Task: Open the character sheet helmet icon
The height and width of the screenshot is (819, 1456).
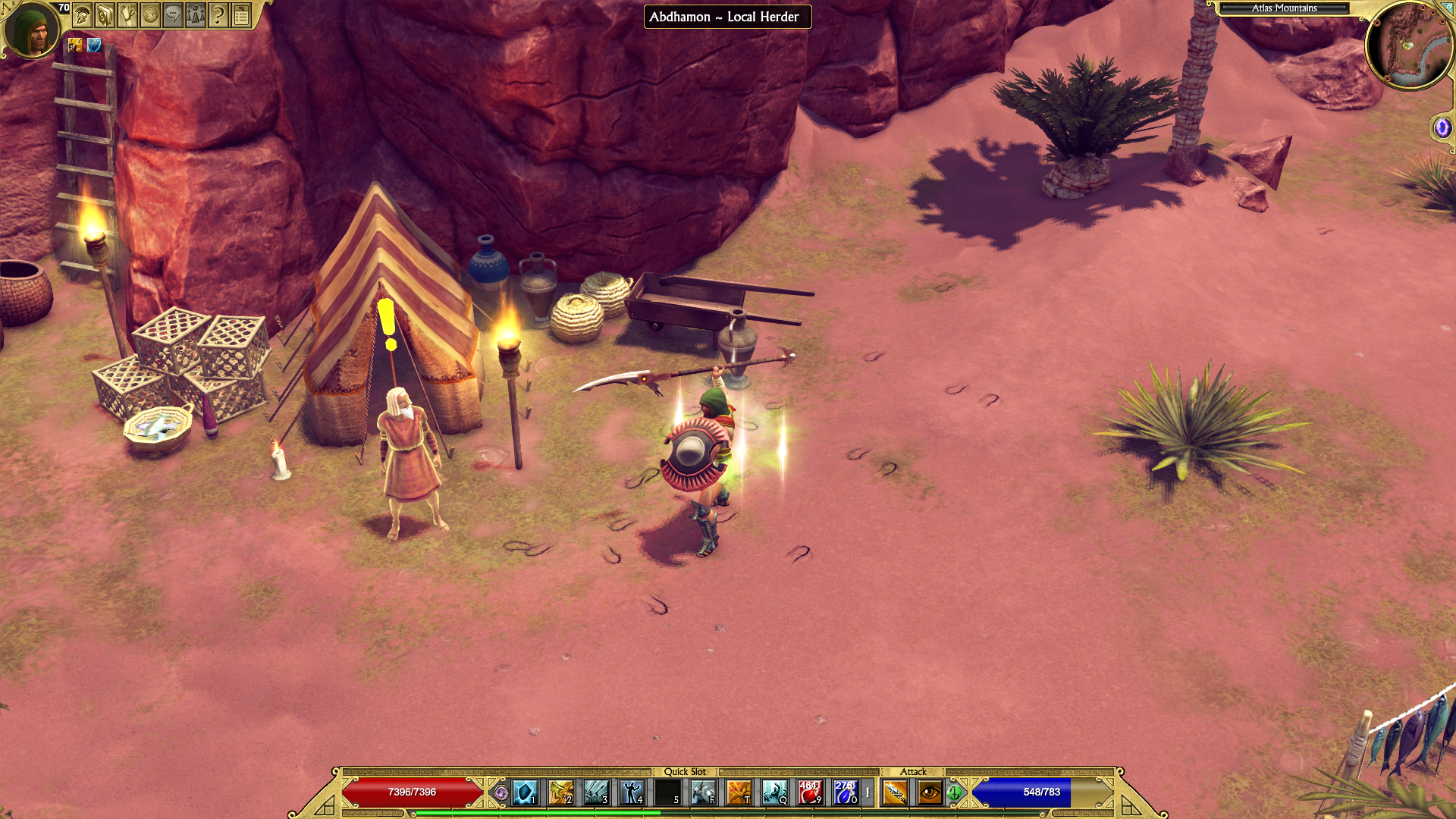Action: 83,14
